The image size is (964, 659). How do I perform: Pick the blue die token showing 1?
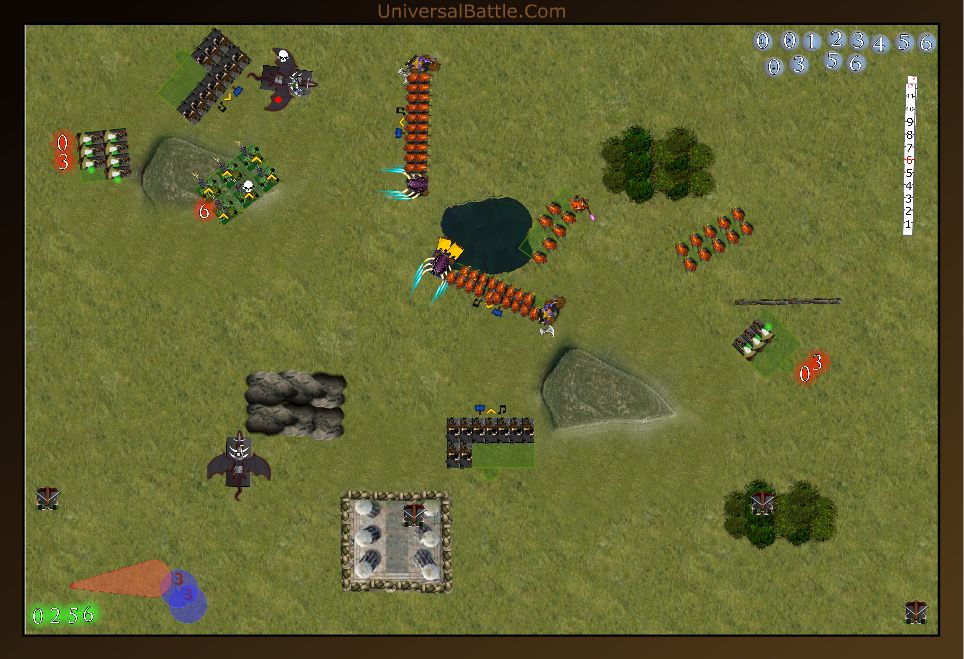point(811,41)
